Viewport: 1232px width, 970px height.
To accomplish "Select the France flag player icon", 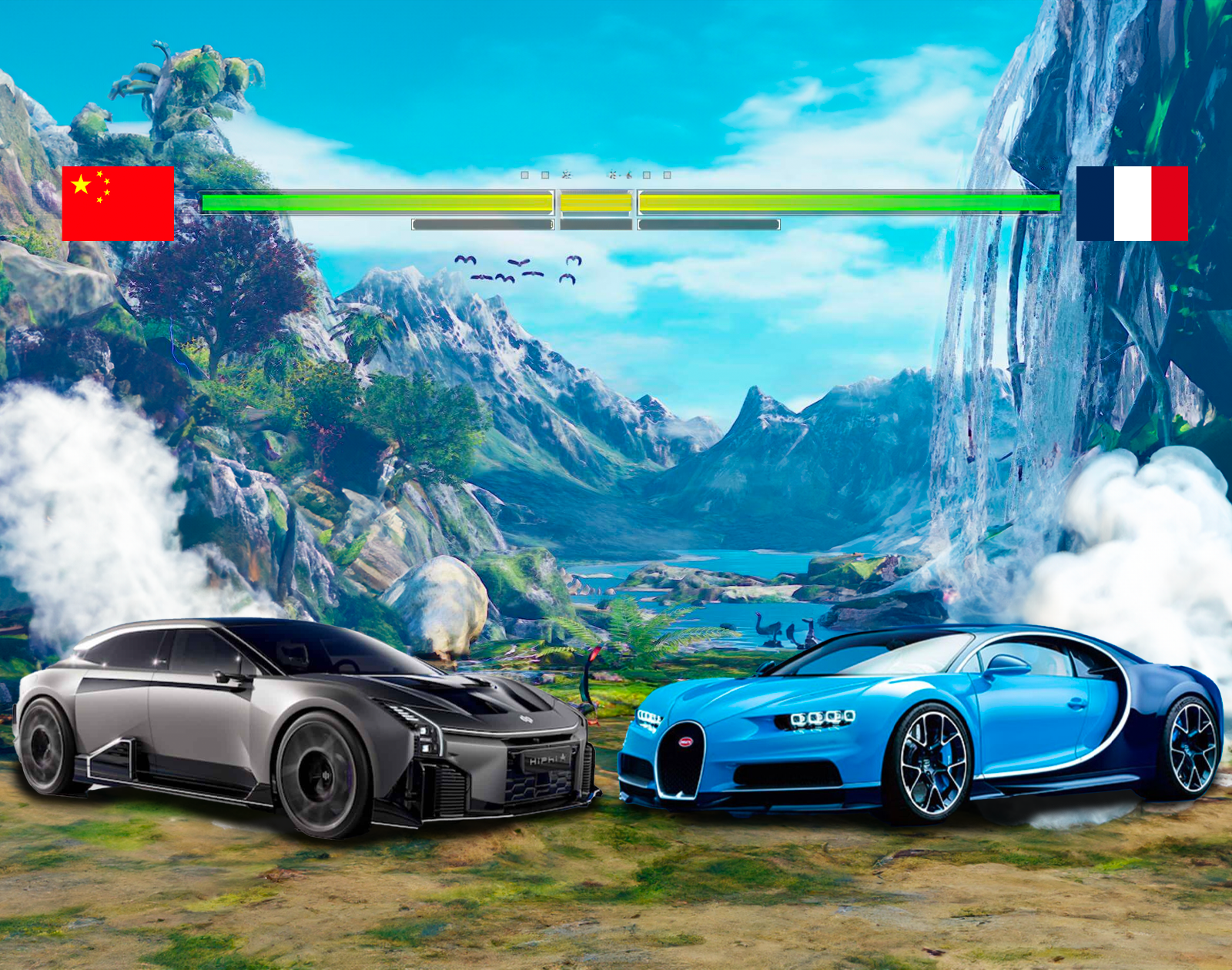I will coord(1132,203).
